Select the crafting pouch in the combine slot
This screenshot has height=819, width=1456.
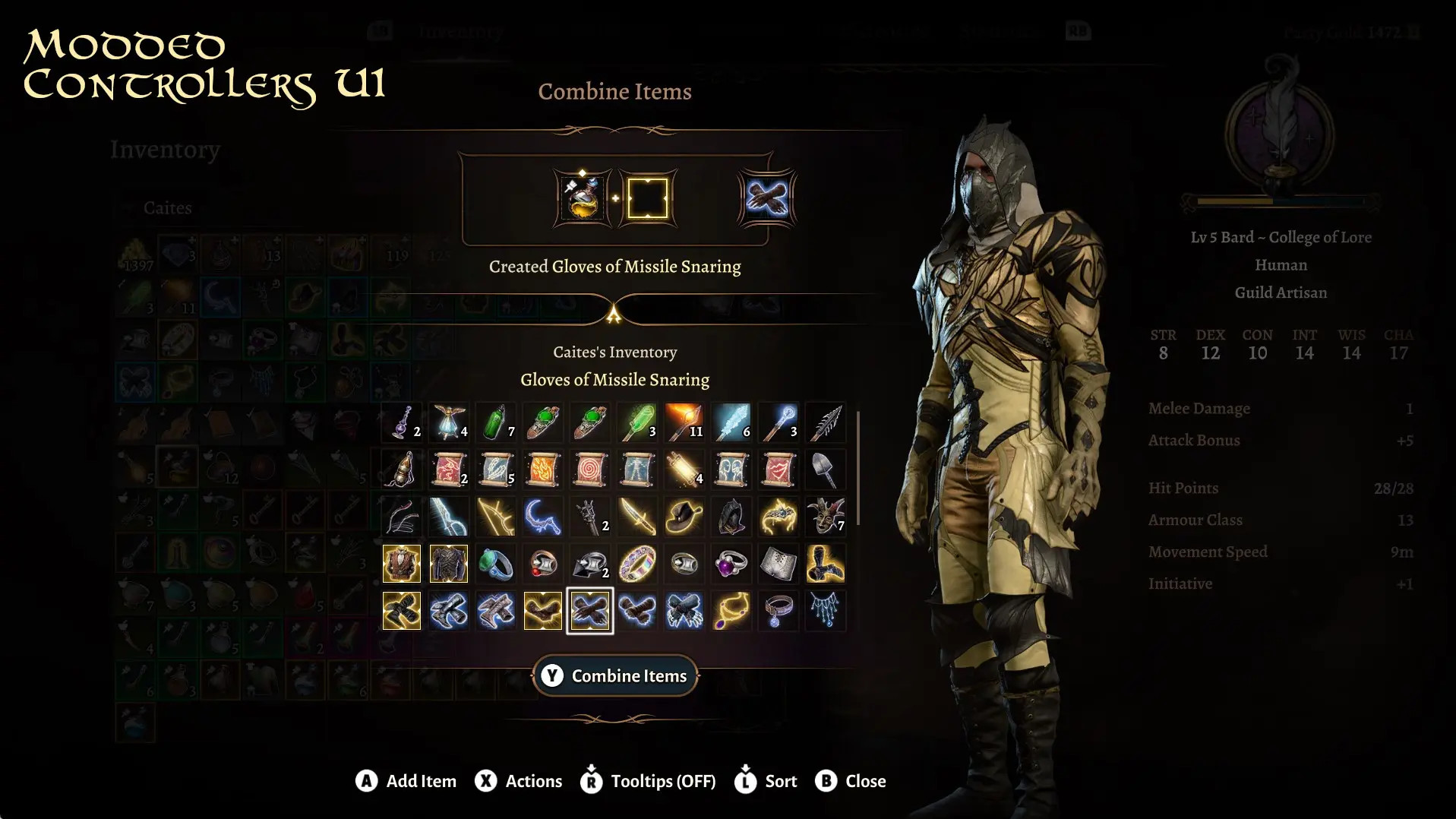coord(580,199)
